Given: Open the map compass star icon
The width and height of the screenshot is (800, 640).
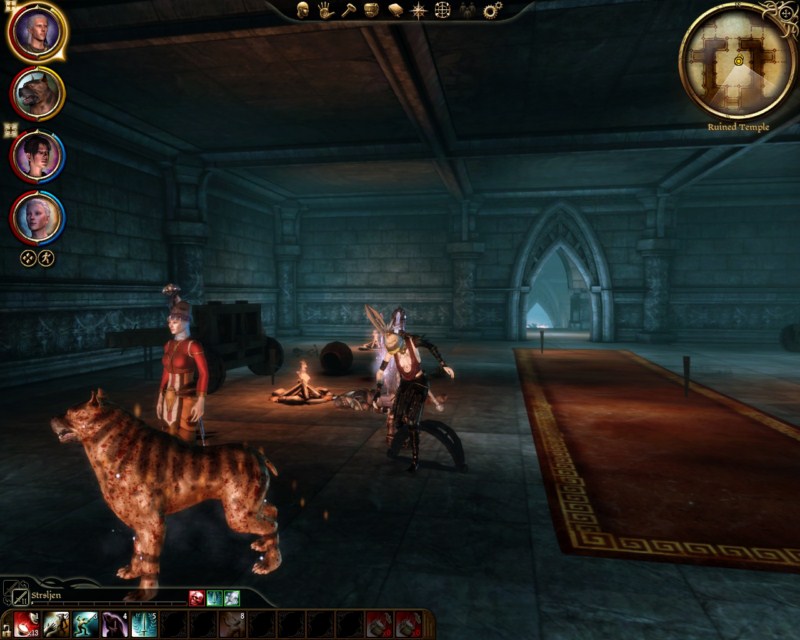Looking at the screenshot, I should [x=418, y=10].
